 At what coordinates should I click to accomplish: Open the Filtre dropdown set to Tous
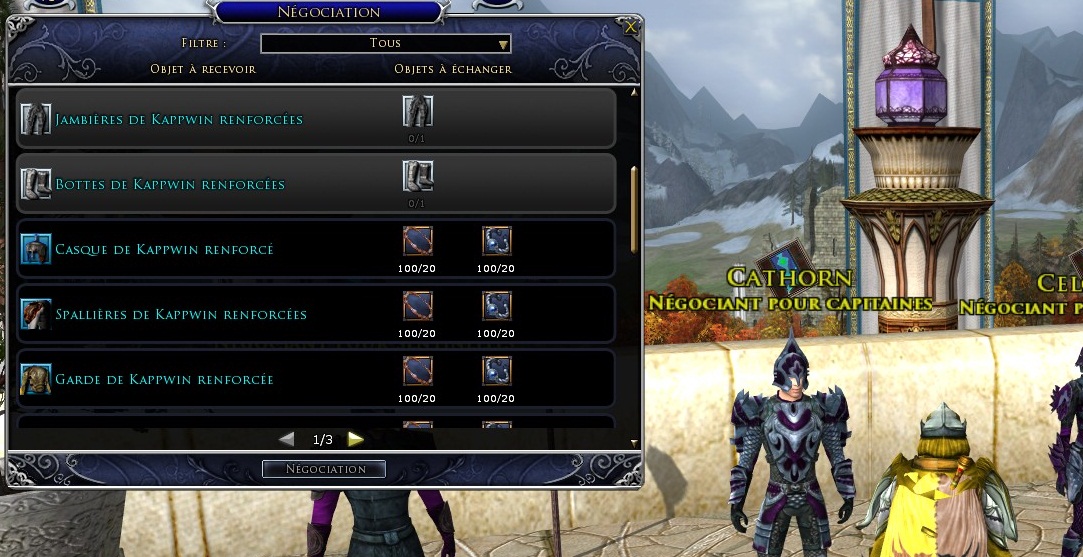pos(386,44)
